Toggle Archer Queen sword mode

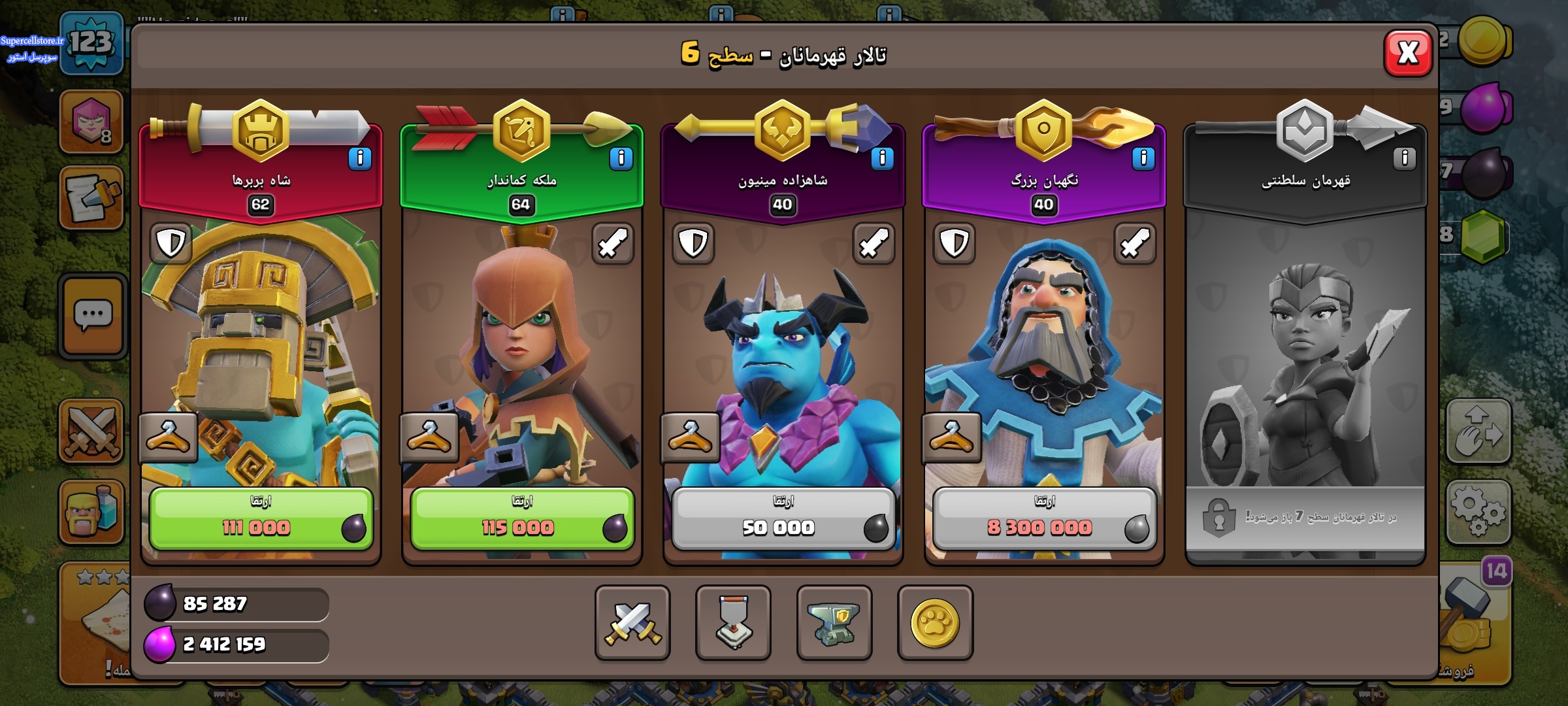(613, 244)
